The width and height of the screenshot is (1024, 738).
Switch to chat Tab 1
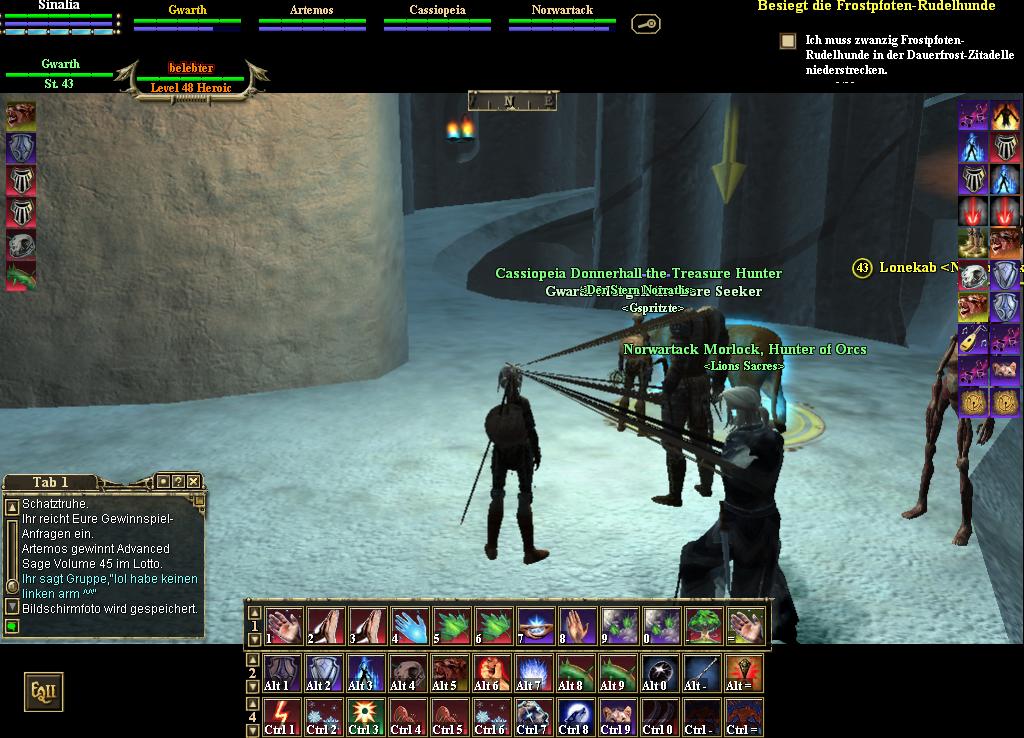click(x=51, y=482)
